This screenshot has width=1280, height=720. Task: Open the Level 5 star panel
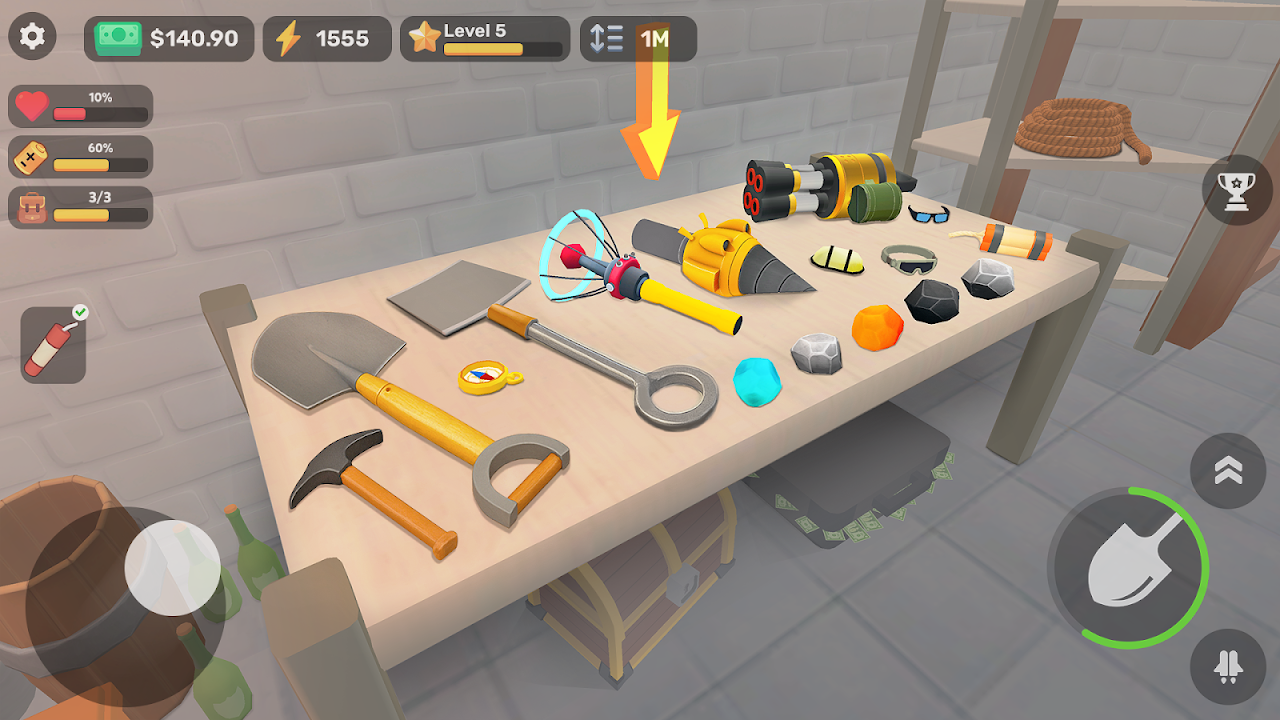tap(485, 39)
